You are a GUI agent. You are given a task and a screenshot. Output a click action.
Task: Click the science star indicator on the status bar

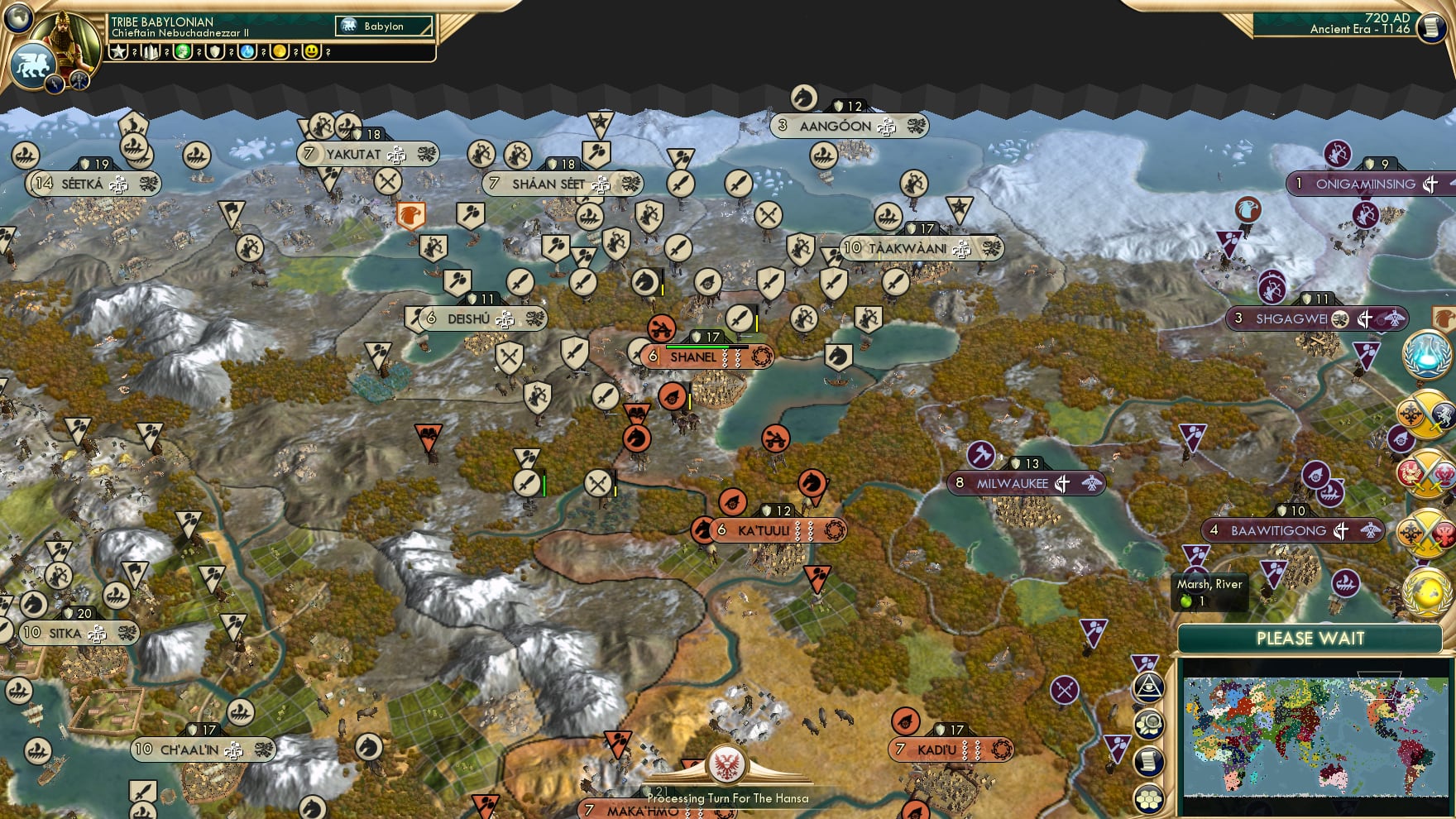click(117, 52)
